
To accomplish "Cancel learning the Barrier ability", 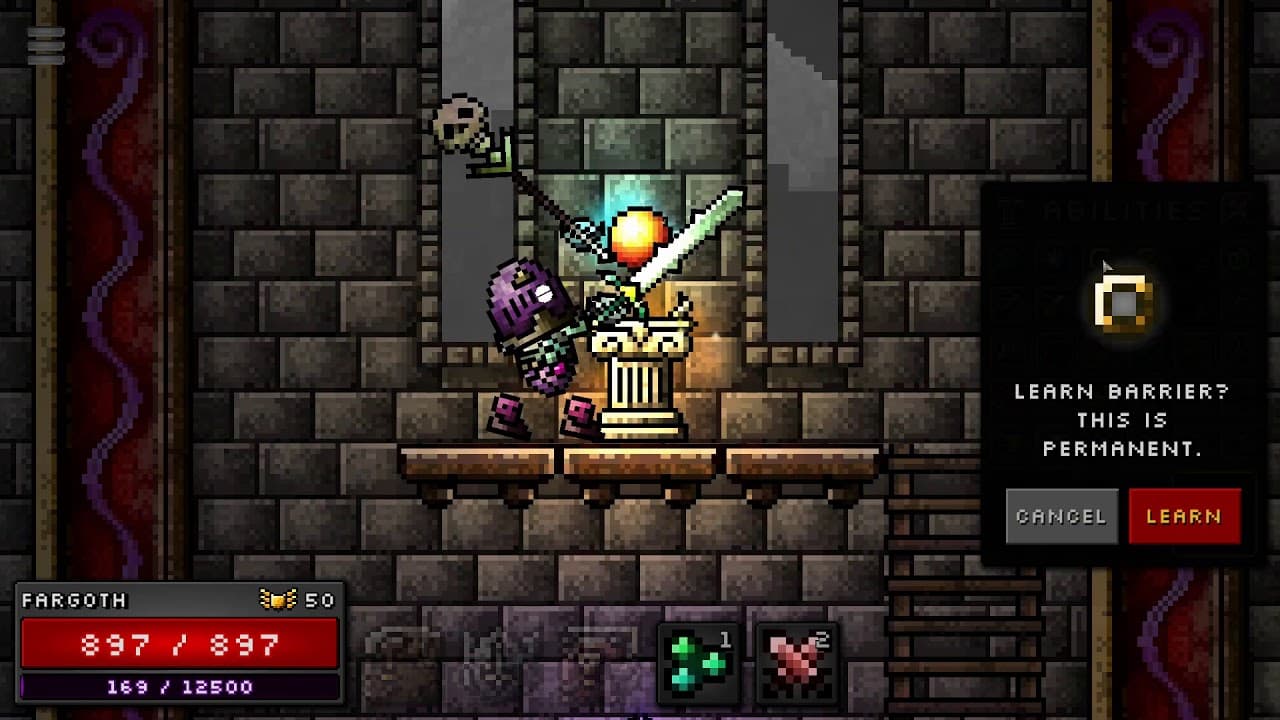I will pyautogui.click(x=1062, y=516).
